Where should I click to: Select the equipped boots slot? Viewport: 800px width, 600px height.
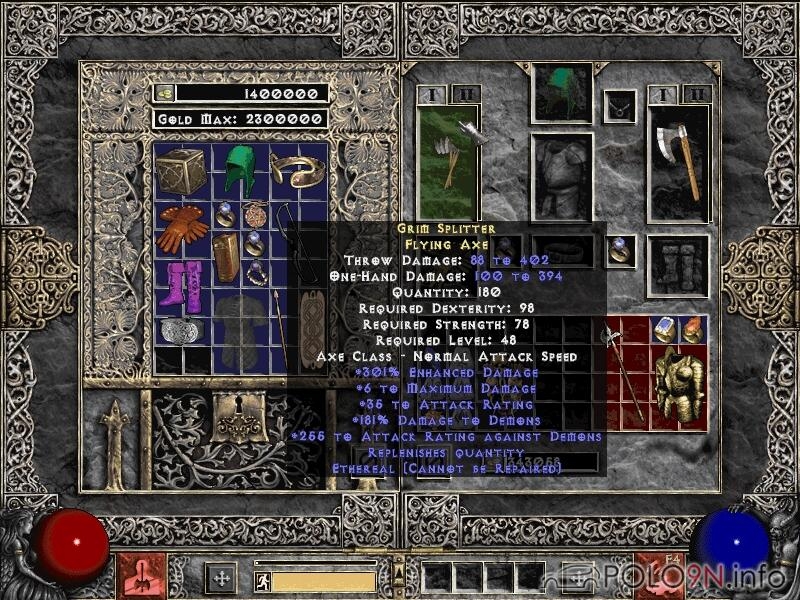point(678,266)
